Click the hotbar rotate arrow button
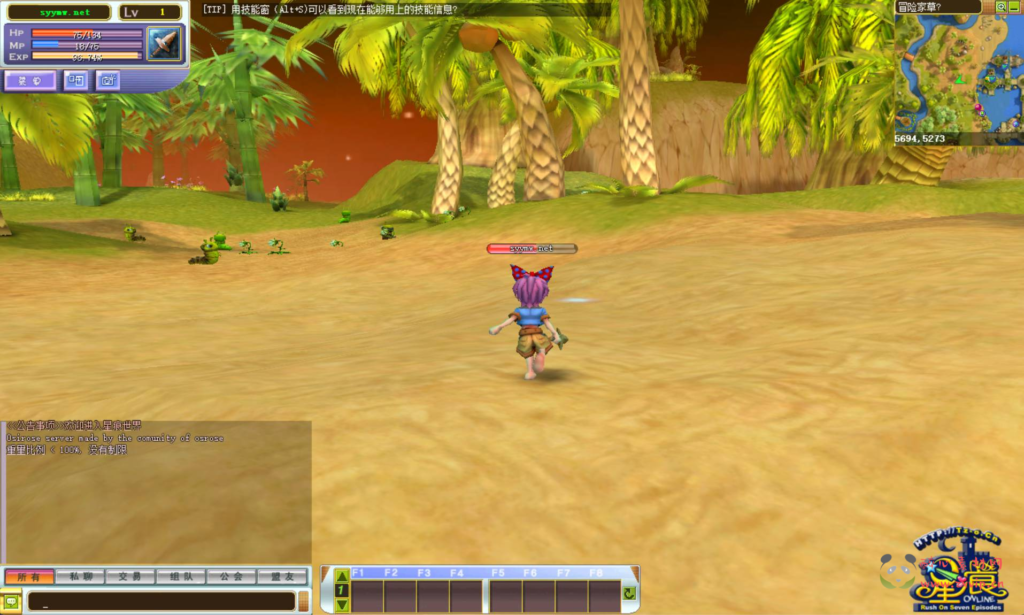 click(x=629, y=593)
